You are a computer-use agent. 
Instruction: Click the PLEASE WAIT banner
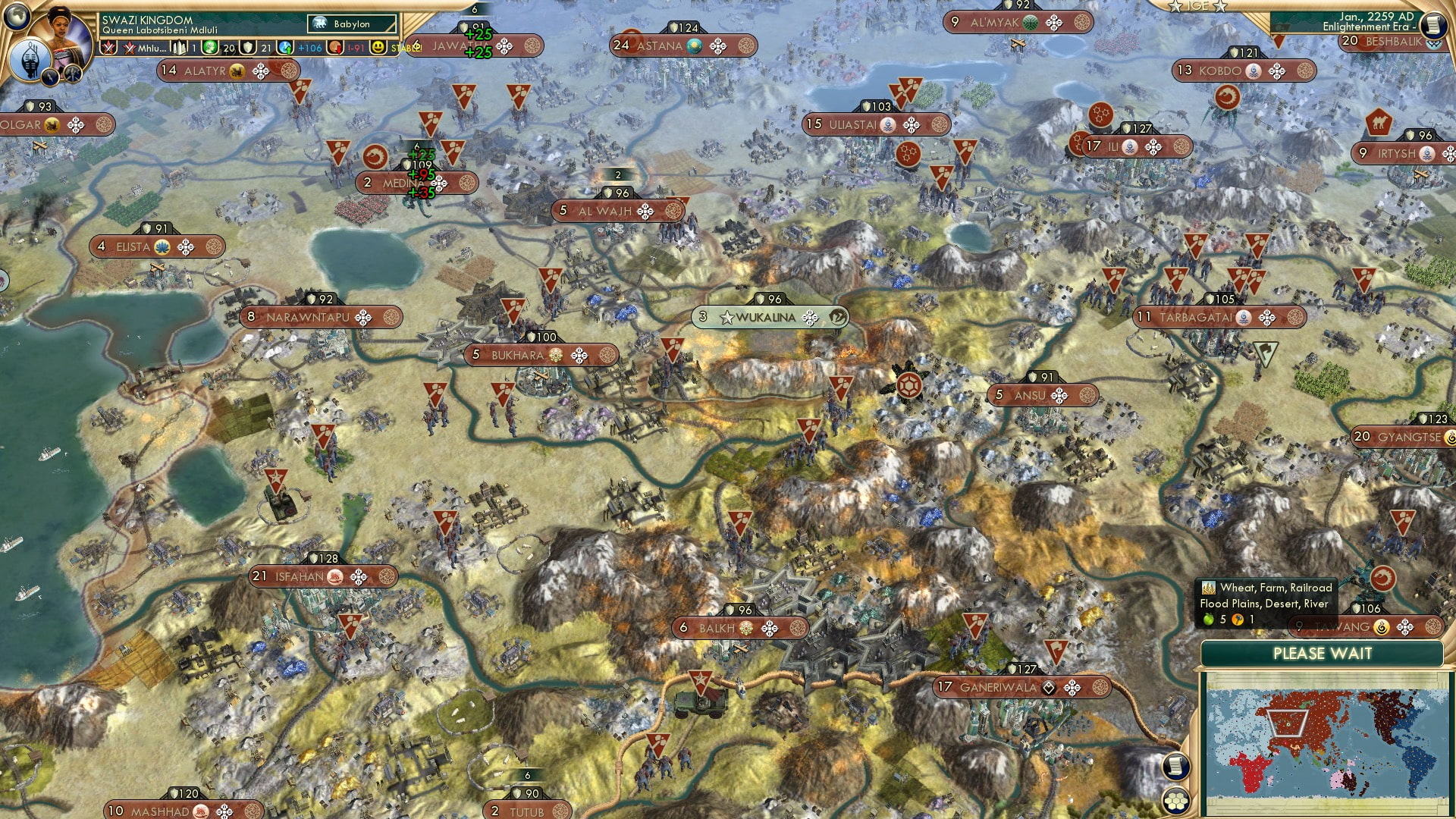1323,654
